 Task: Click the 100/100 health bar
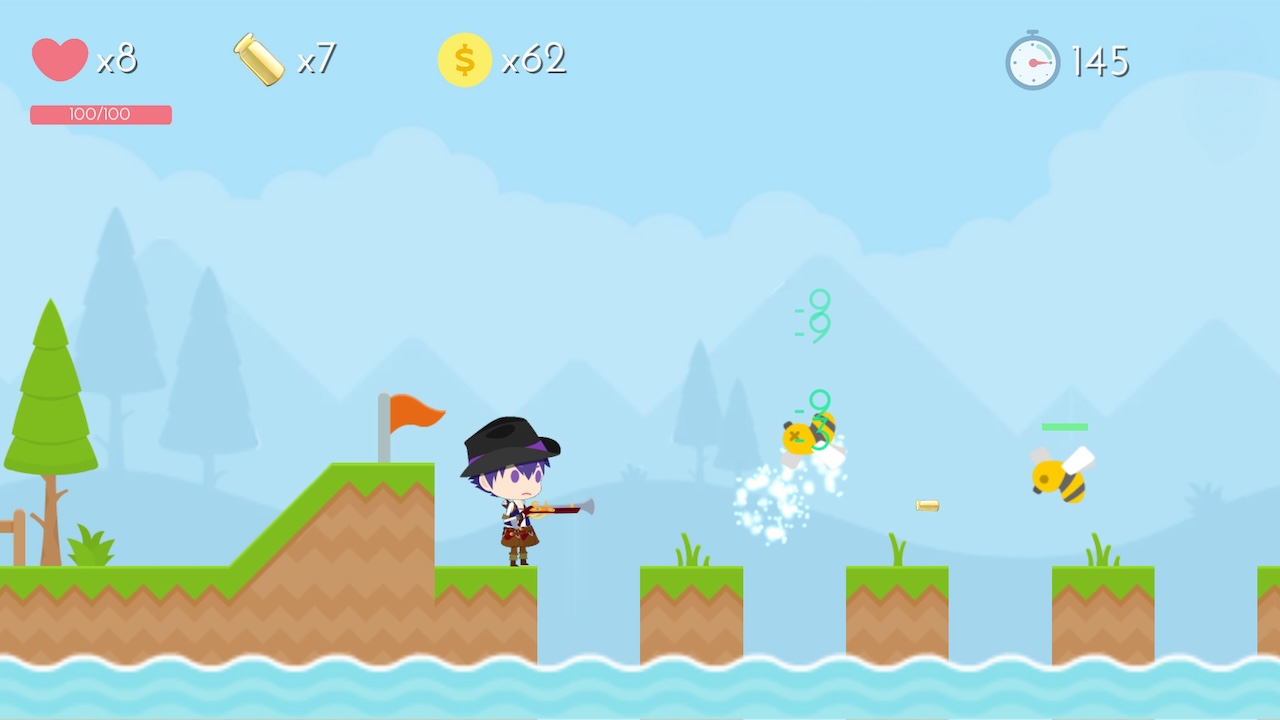[x=100, y=114]
